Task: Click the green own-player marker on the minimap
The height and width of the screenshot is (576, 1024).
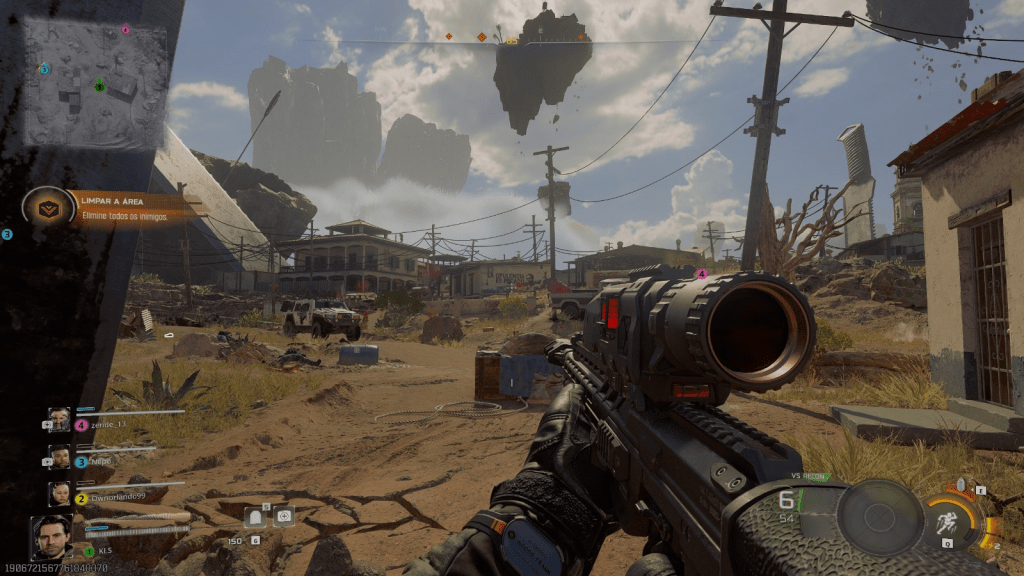Action: click(x=99, y=86)
